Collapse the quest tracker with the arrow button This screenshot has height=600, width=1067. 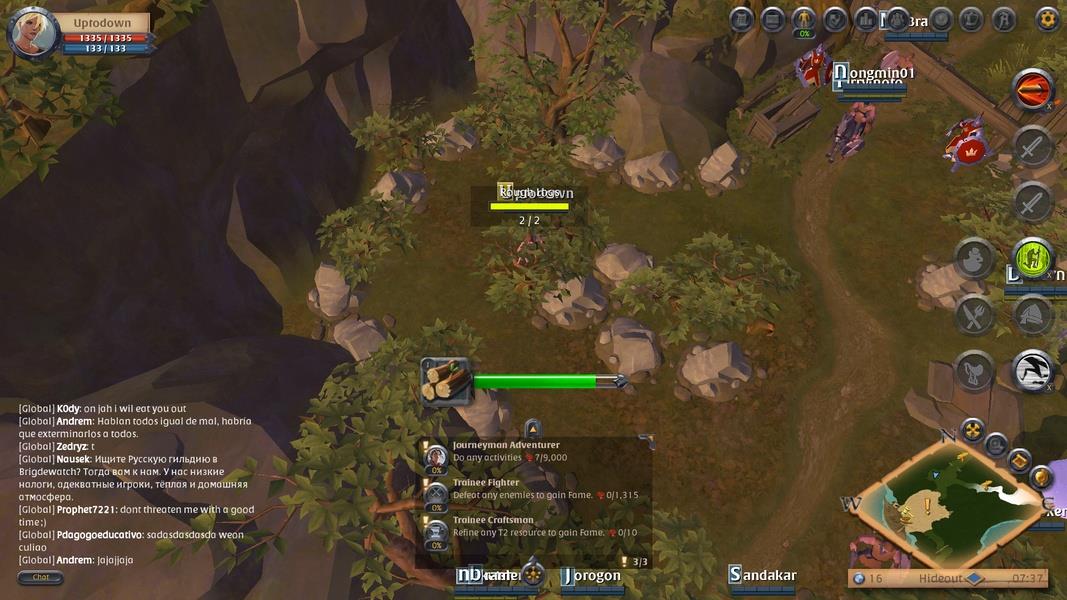pyautogui.click(x=532, y=427)
